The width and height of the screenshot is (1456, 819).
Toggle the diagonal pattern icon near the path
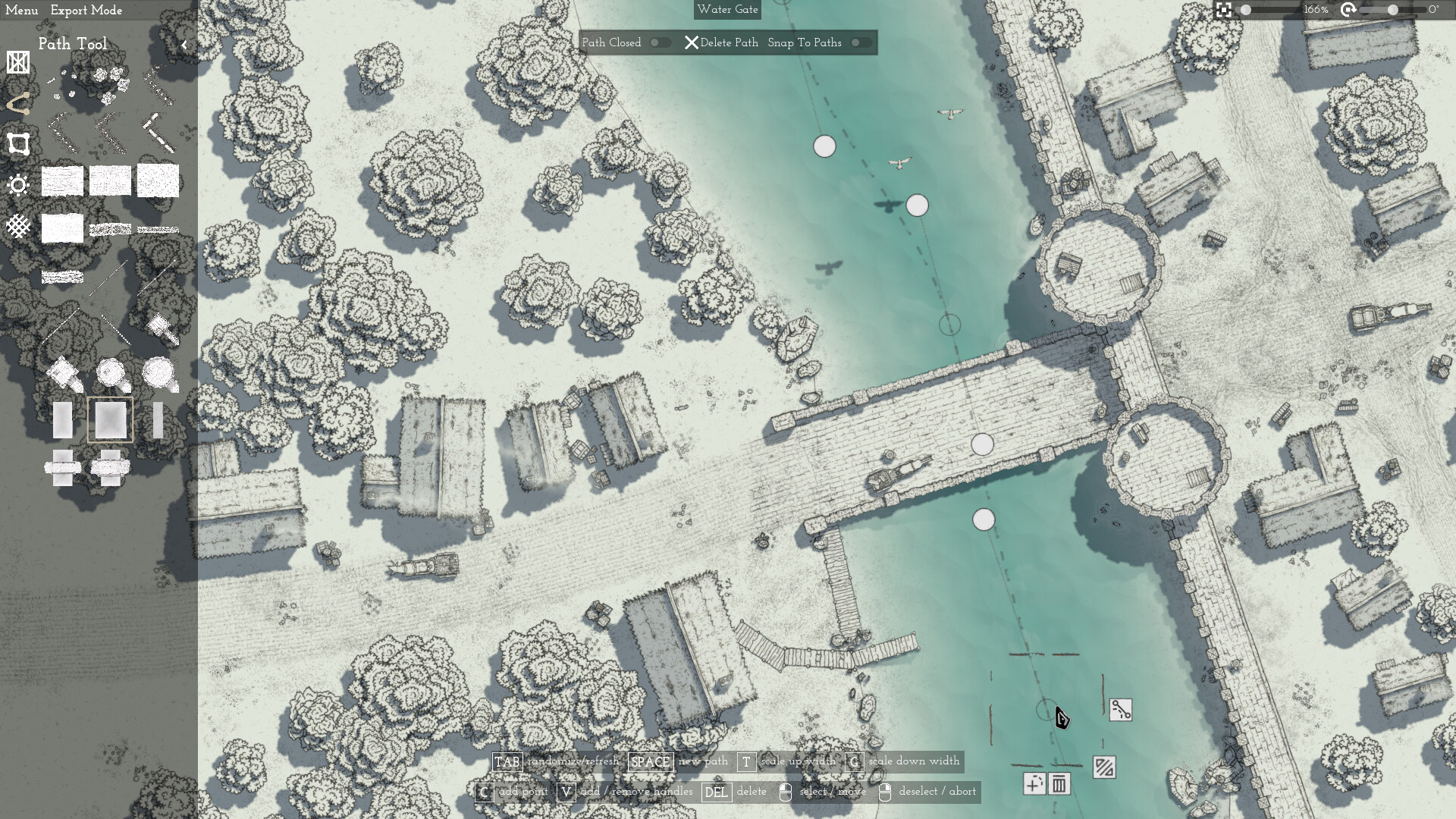[x=1104, y=767]
